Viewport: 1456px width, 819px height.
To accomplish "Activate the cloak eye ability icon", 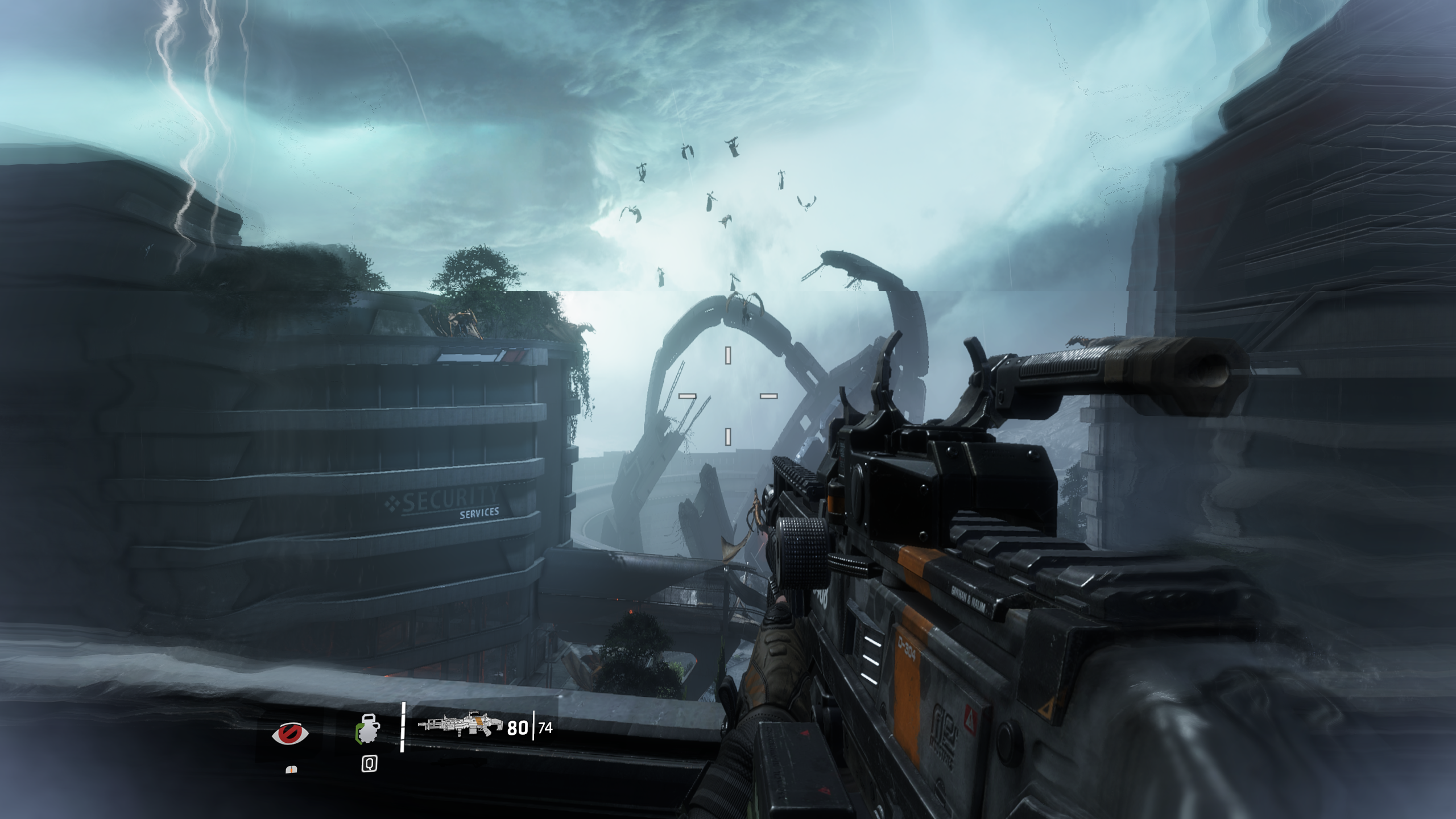I will (290, 733).
